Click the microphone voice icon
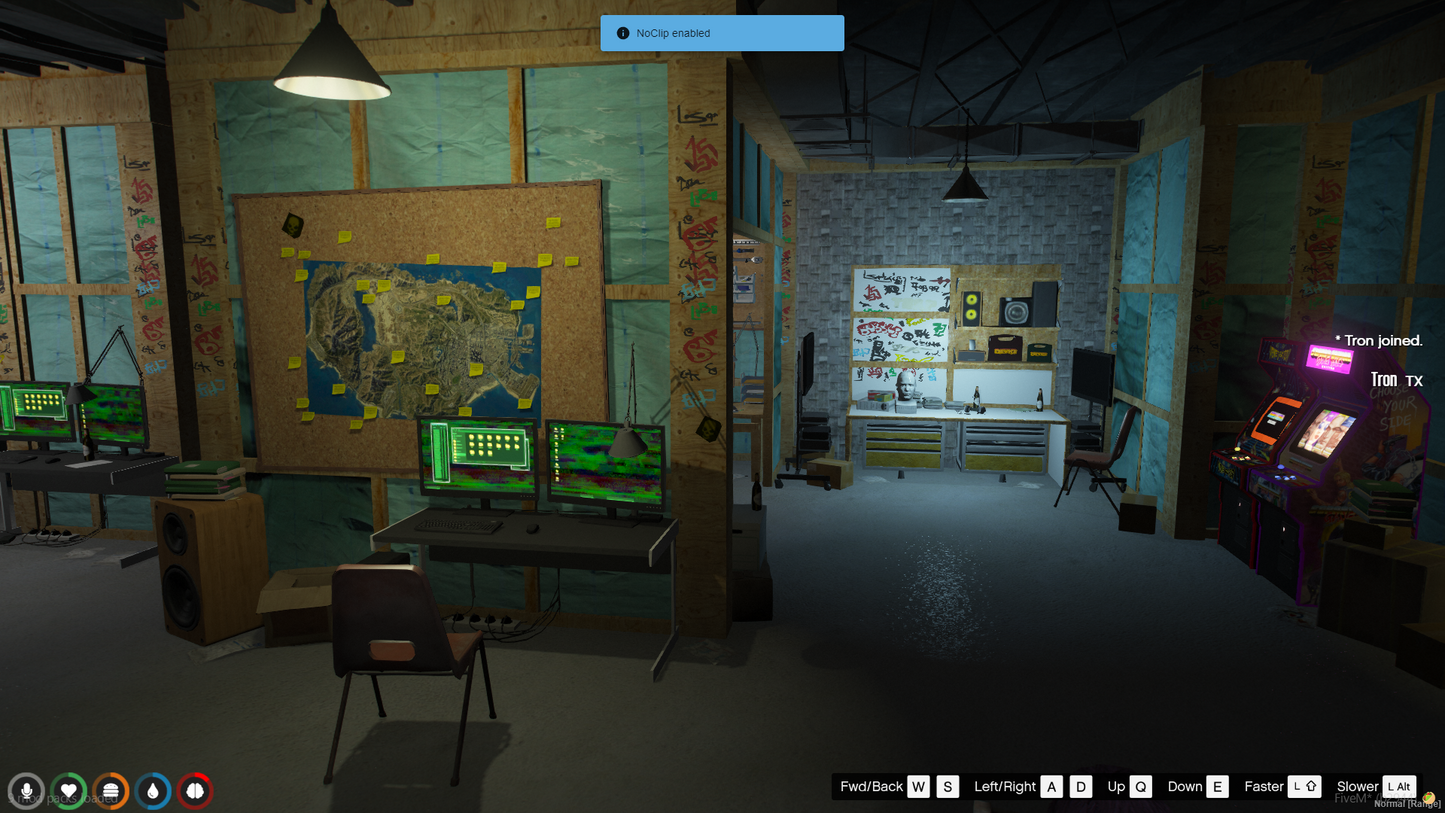Screen dimensions: 1445x813 [x=26, y=791]
